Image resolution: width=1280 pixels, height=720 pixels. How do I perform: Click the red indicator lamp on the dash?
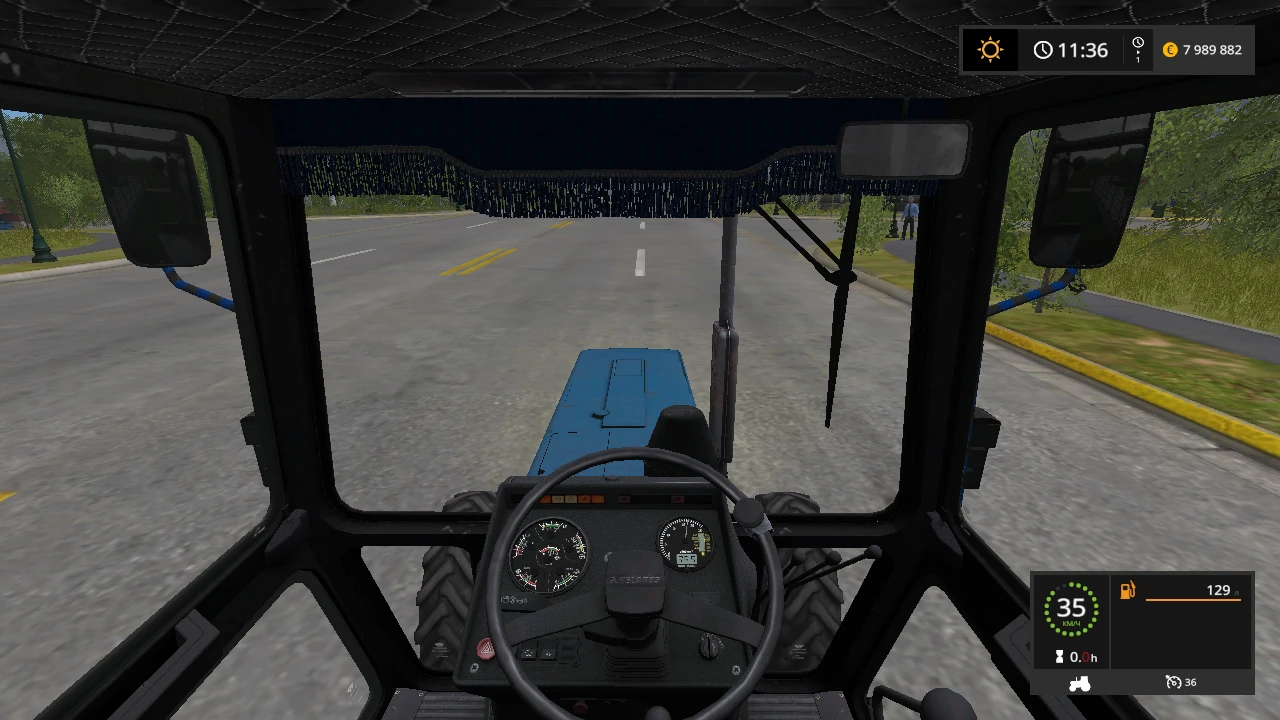678,498
